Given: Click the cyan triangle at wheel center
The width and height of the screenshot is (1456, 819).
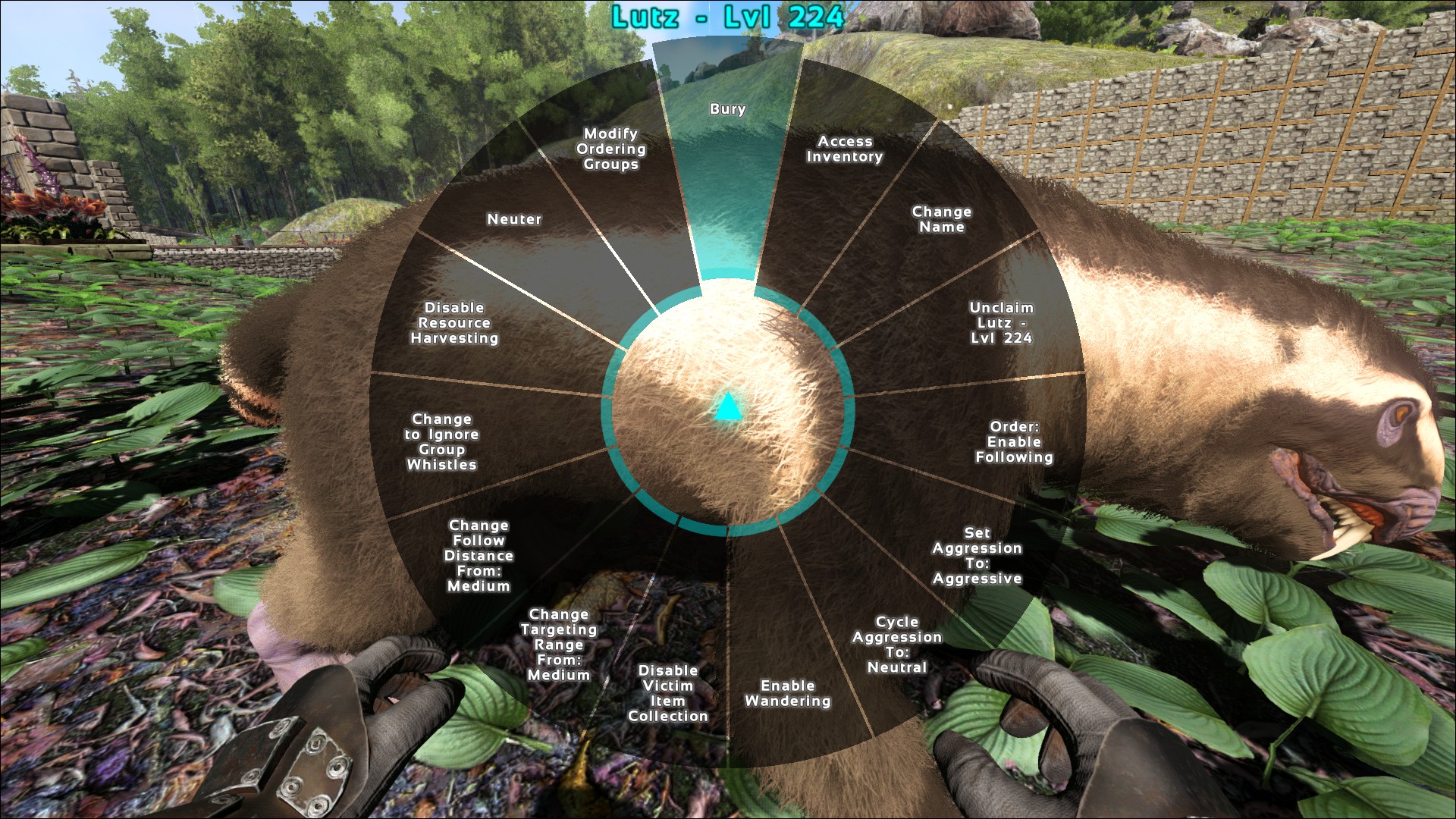Looking at the screenshot, I should pos(728,408).
